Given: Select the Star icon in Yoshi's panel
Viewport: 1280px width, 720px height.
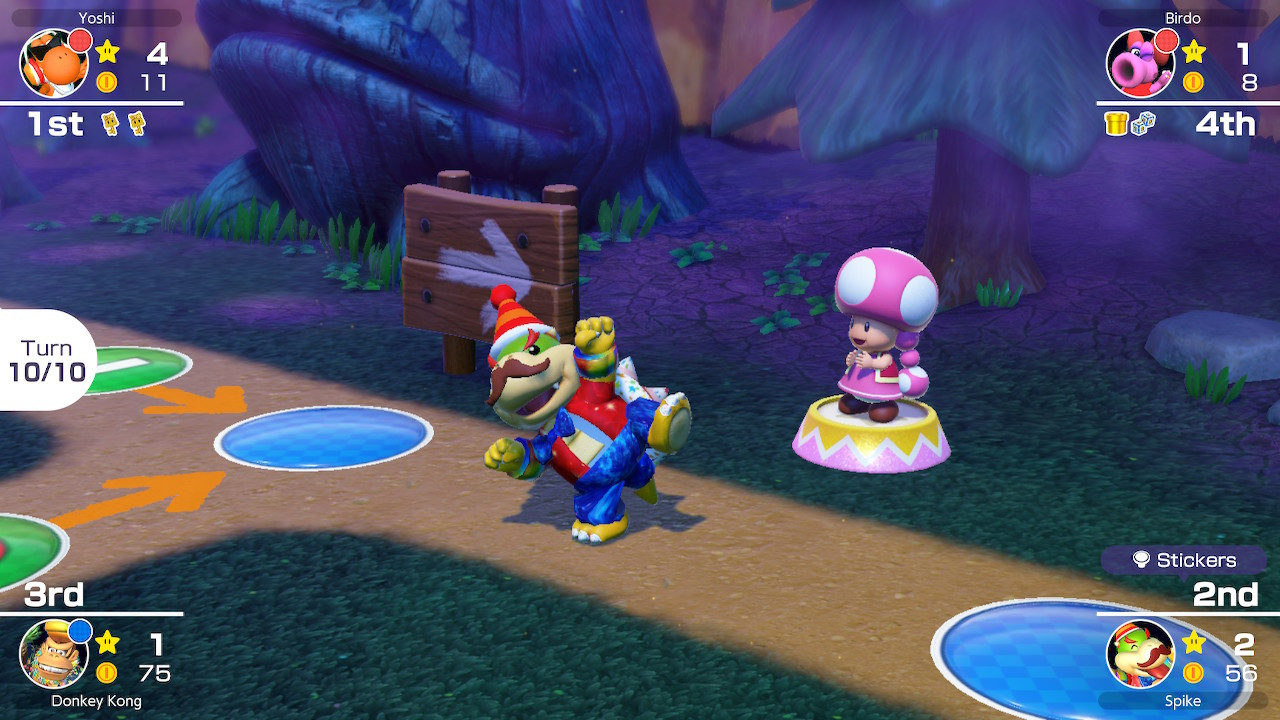Looking at the screenshot, I should pyautogui.click(x=107, y=53).
